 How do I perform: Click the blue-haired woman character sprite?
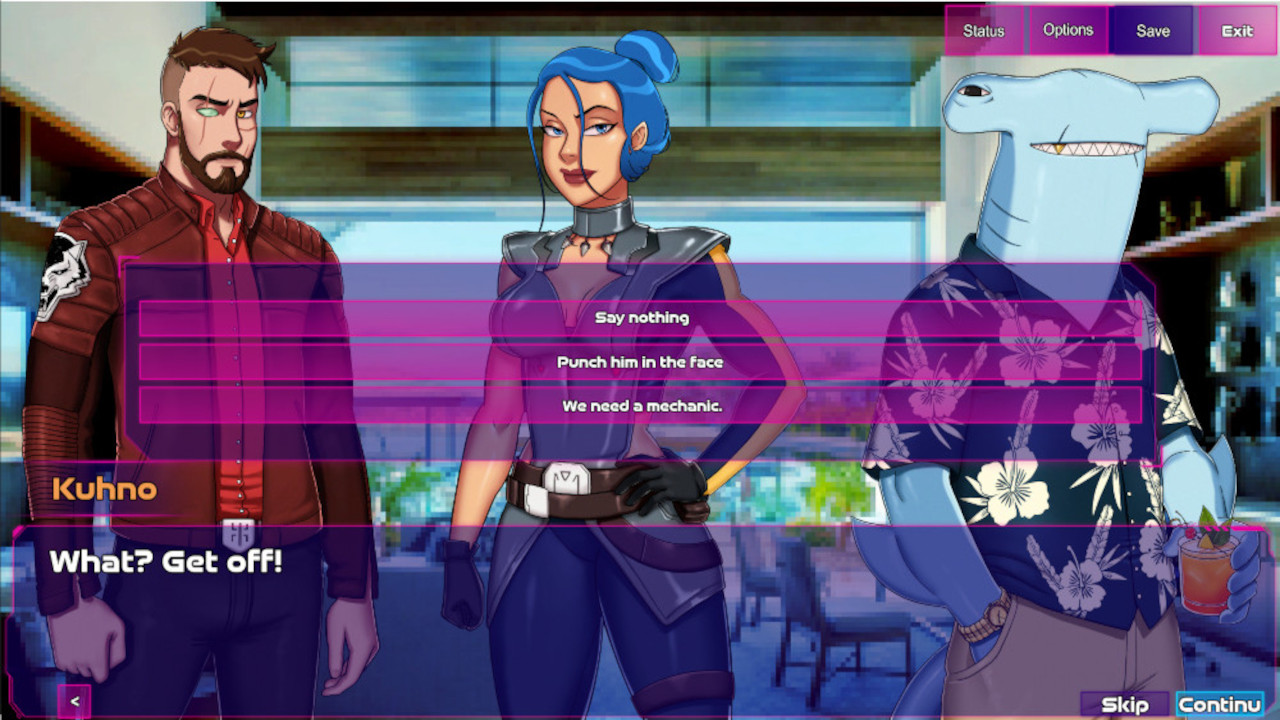coord(590,150)
